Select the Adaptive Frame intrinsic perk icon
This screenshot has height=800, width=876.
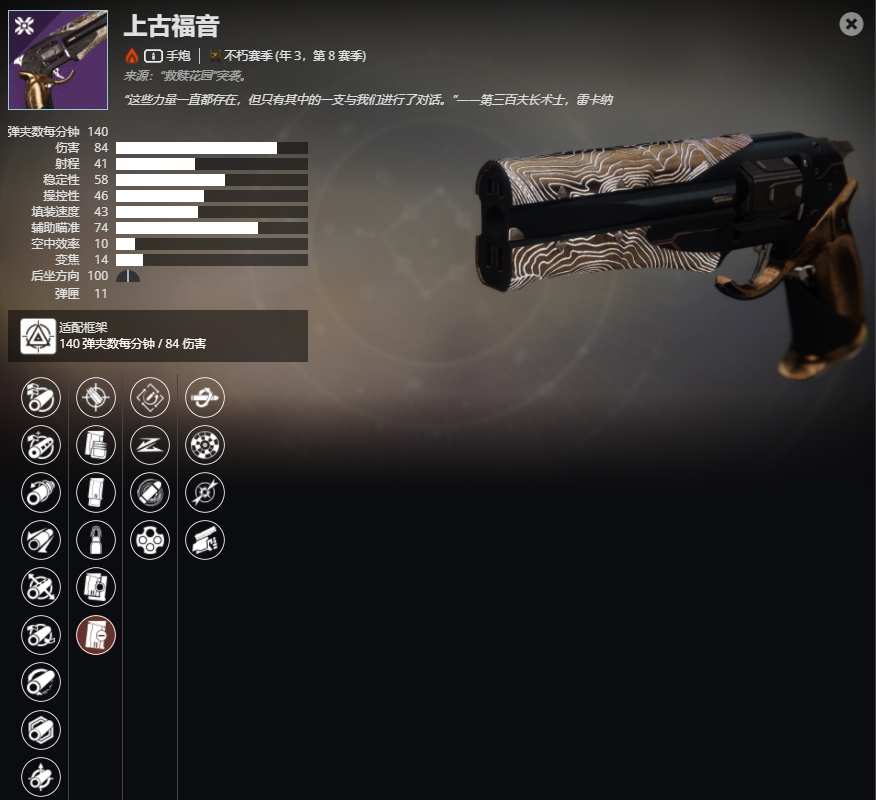pyautogui.click(x=38, y=336)
